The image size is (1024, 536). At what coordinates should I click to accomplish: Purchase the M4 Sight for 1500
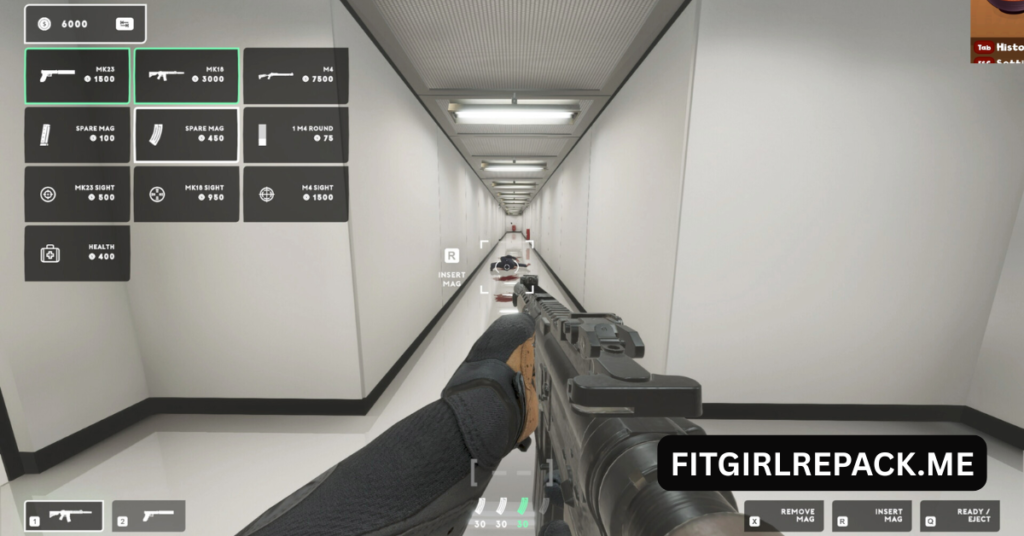295,193
